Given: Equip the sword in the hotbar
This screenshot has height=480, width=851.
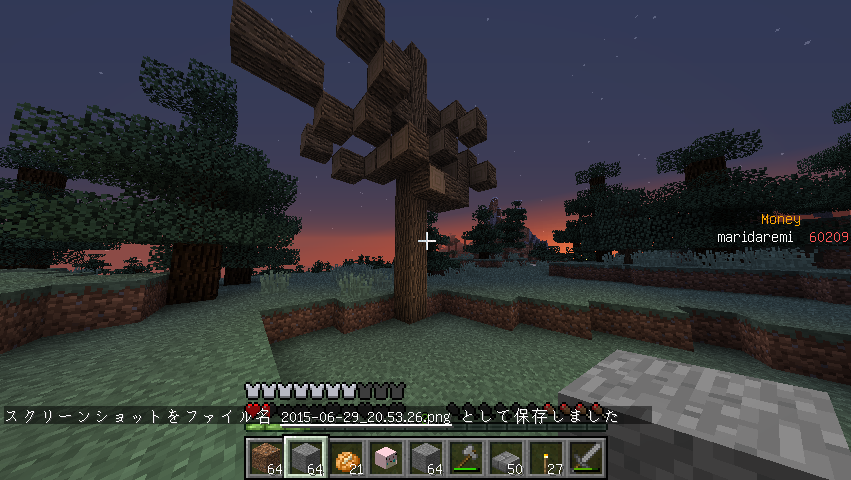Looking at the screenshot, I should [586, 458].
